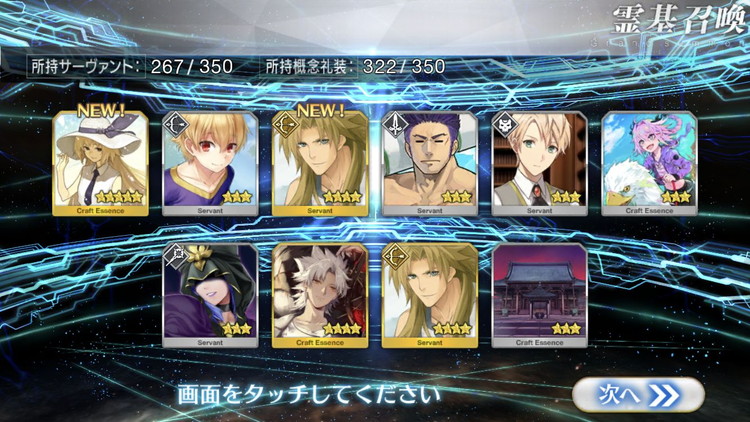This screenshot has height=422, width=750.
Task: Choose the red-eyed blond boy Servant card
Action: pos(210,162)
